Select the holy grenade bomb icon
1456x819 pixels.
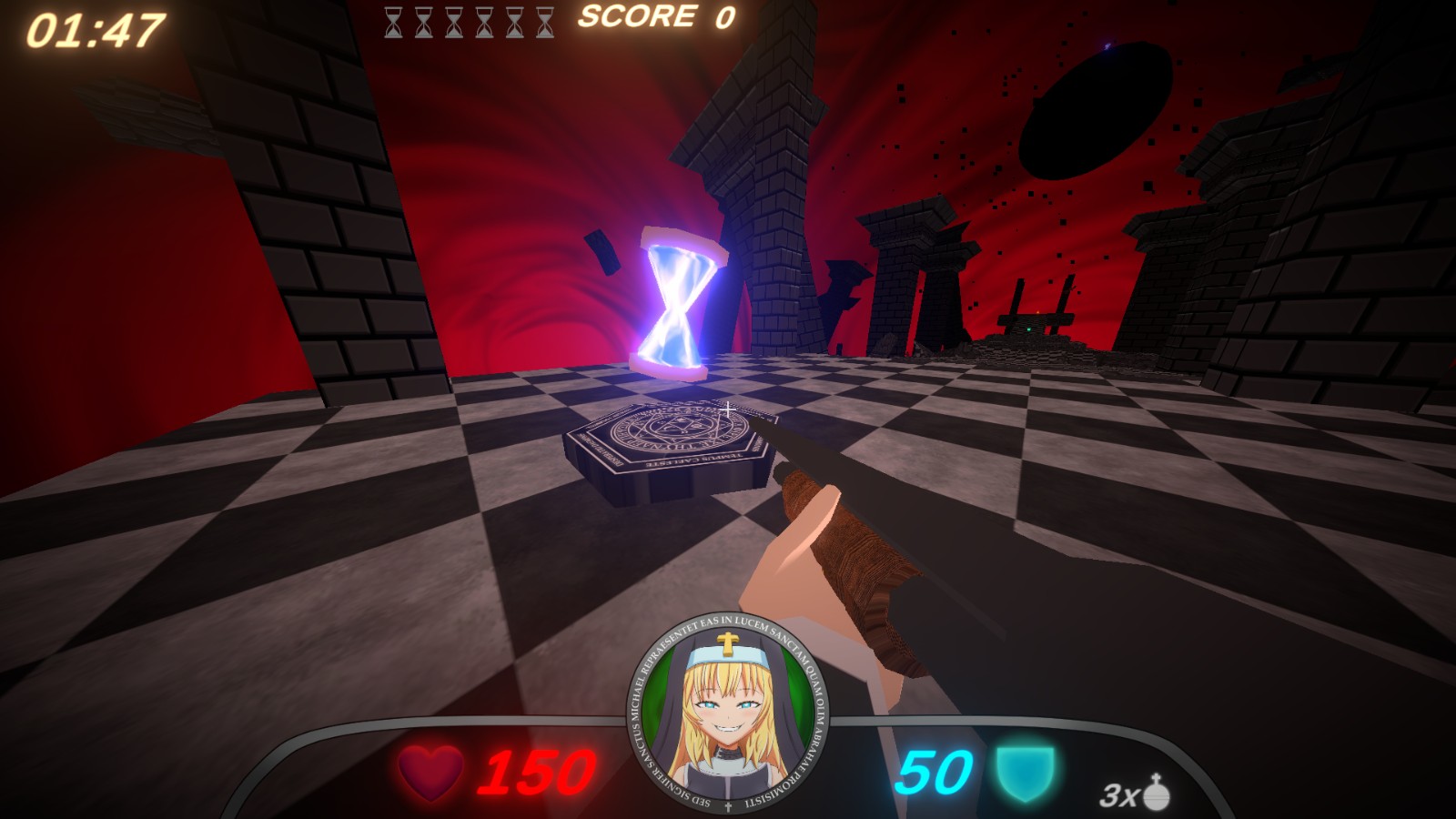click(1156, 793)
